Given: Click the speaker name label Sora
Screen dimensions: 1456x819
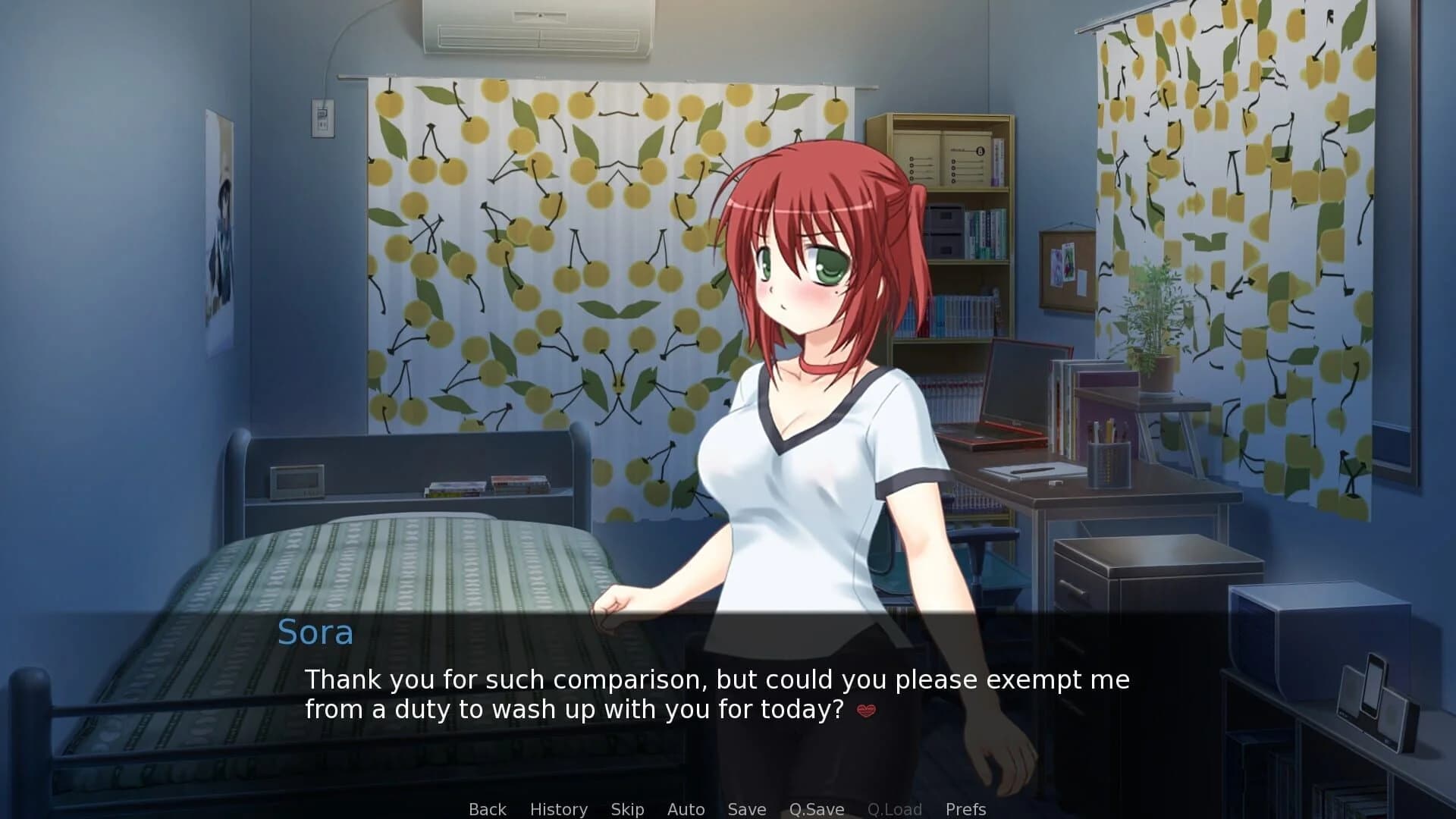Looking at the screenshot, I should [x=315, y=632].
